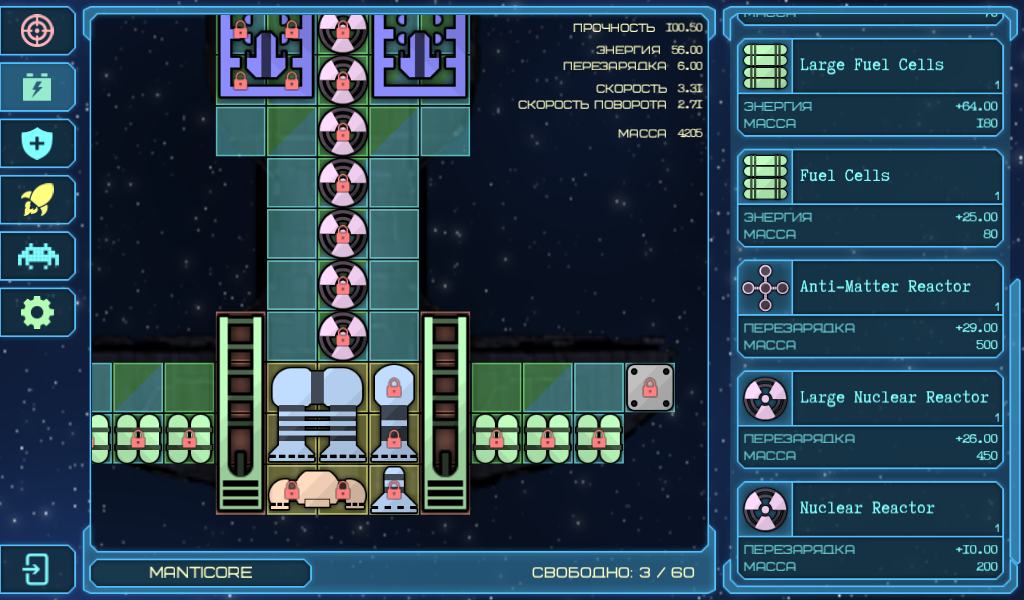Viewport: 1024px width, 600px height.
Task: Open the gear special modules category tab
Action: pyautogui.click(x=38, y=312)
